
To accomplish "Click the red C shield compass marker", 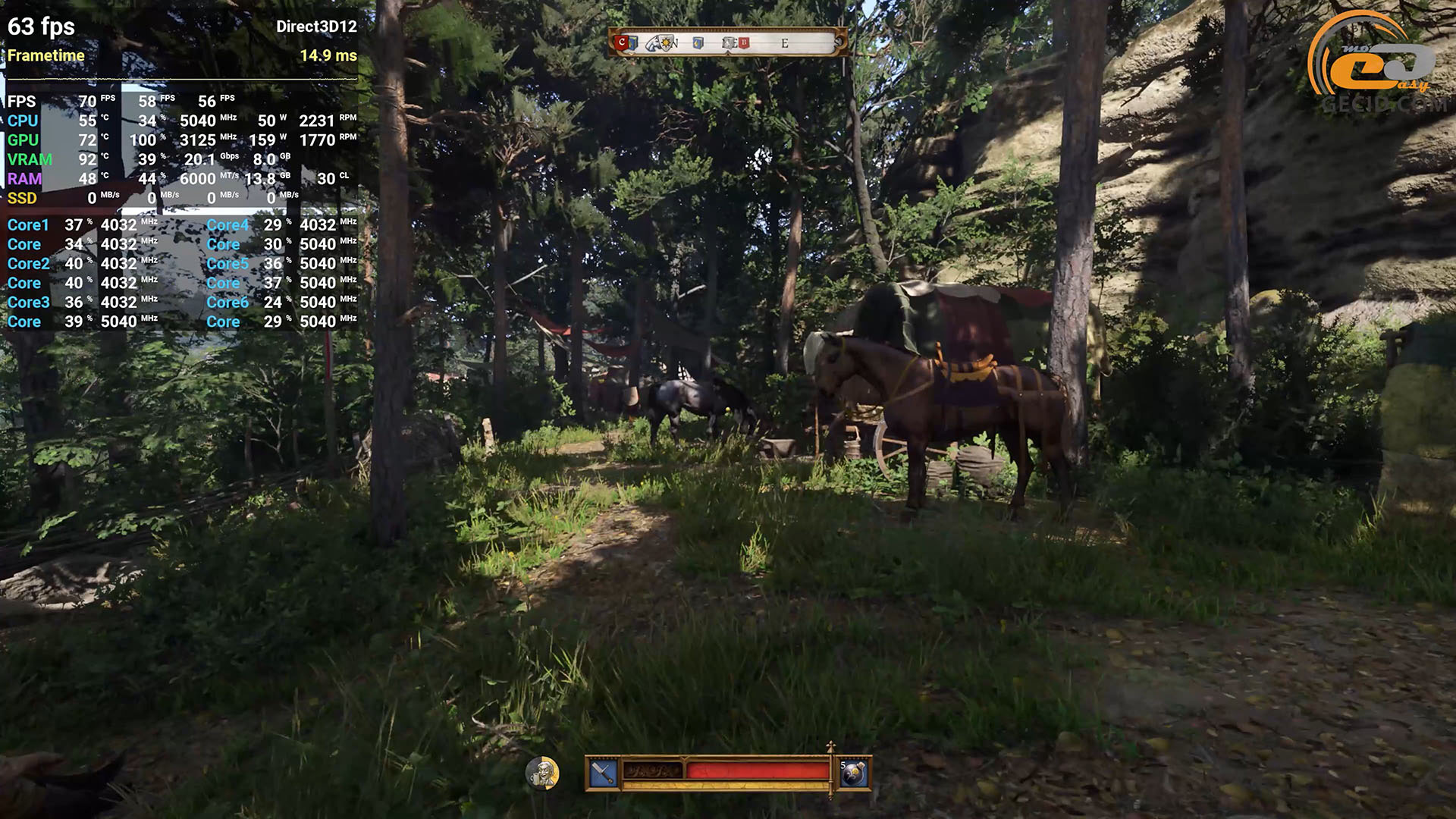I will tap(623, 43).
